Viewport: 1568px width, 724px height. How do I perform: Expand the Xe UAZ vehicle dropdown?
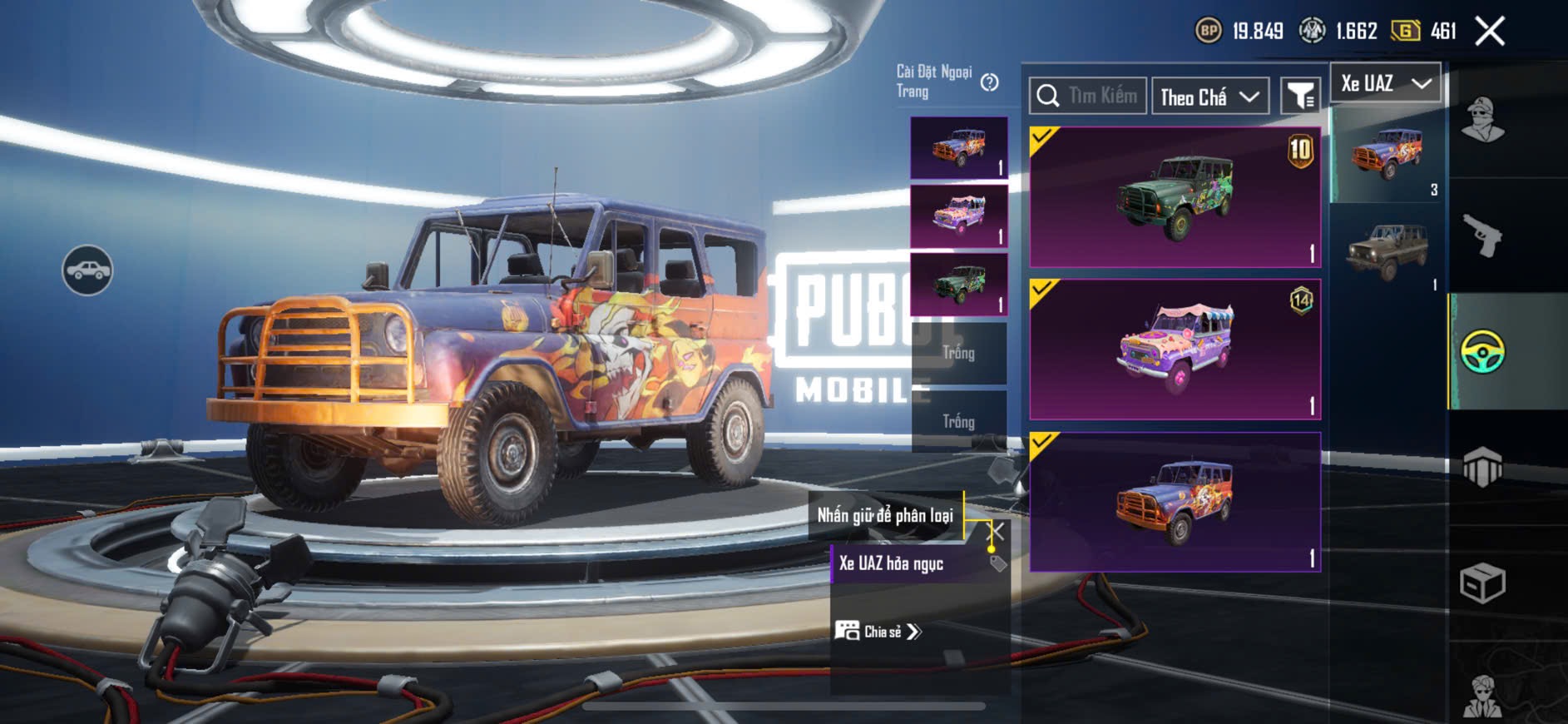tap(1385, 83)
